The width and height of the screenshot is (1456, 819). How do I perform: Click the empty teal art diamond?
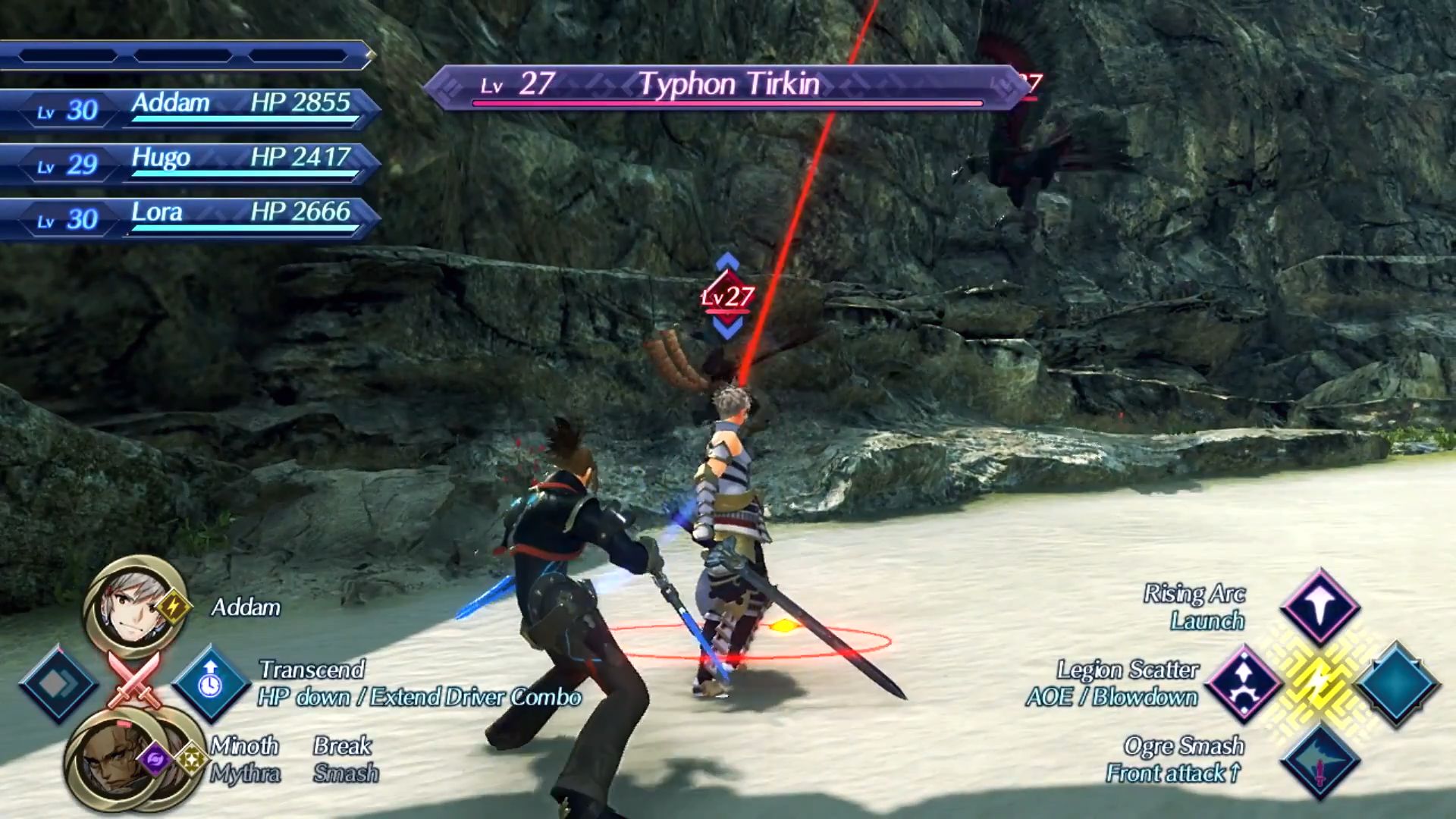click(1396, 683)
